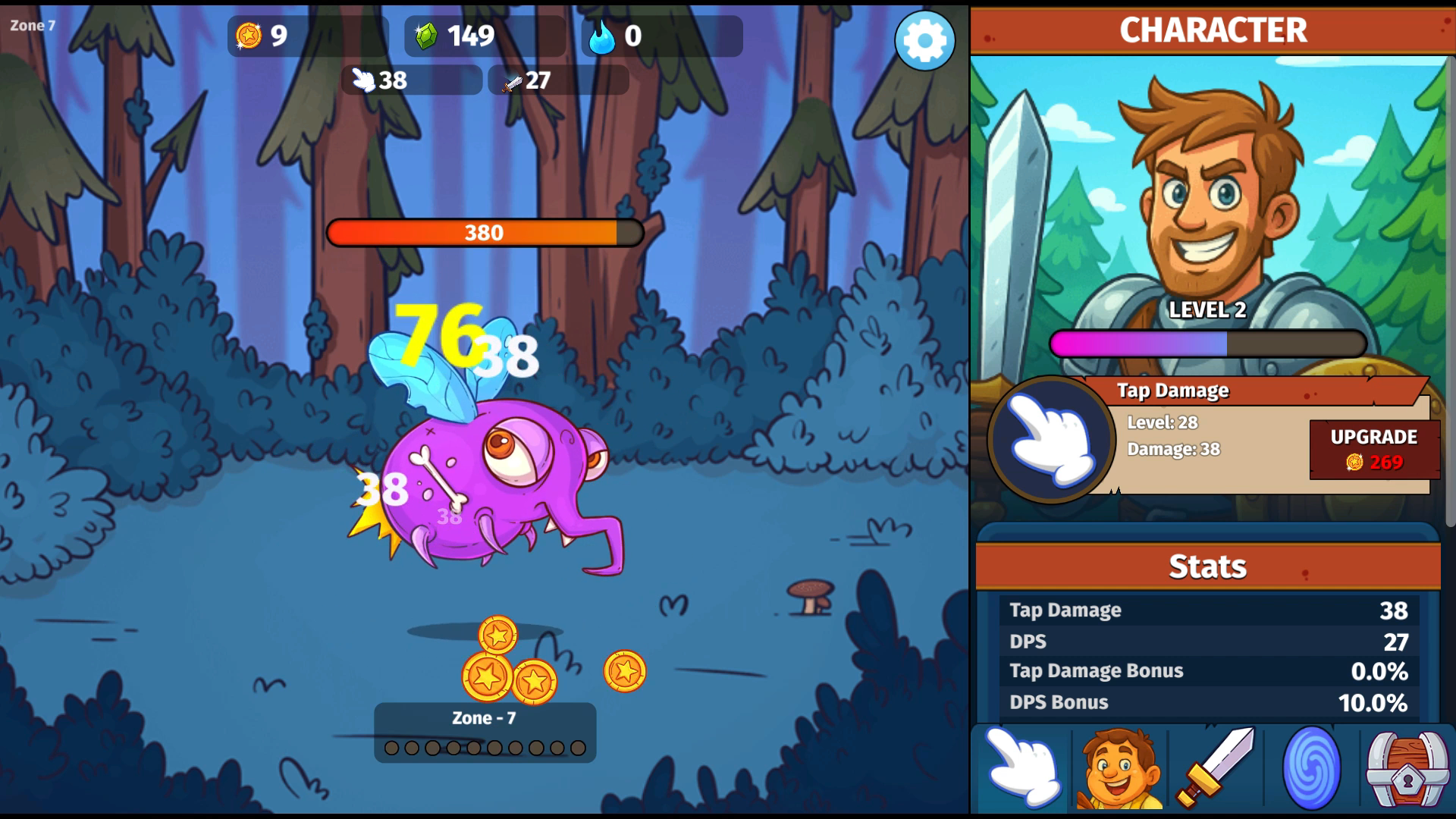Image resolution: width=1456 pixels, height=819 pixels.
Task: Click the gold coin counter icon
Action: pos(249,34)
